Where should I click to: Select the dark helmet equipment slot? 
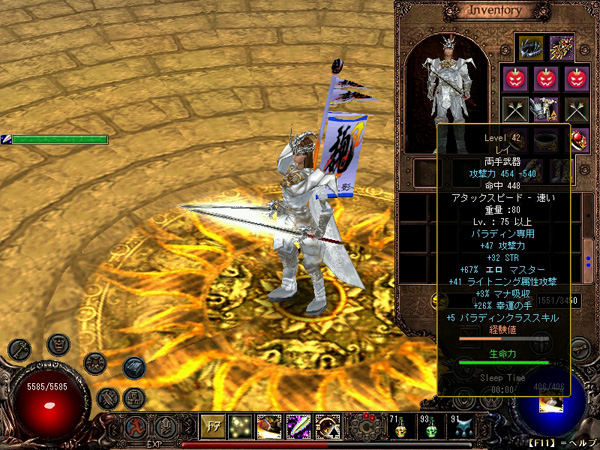tap(530, 47)
